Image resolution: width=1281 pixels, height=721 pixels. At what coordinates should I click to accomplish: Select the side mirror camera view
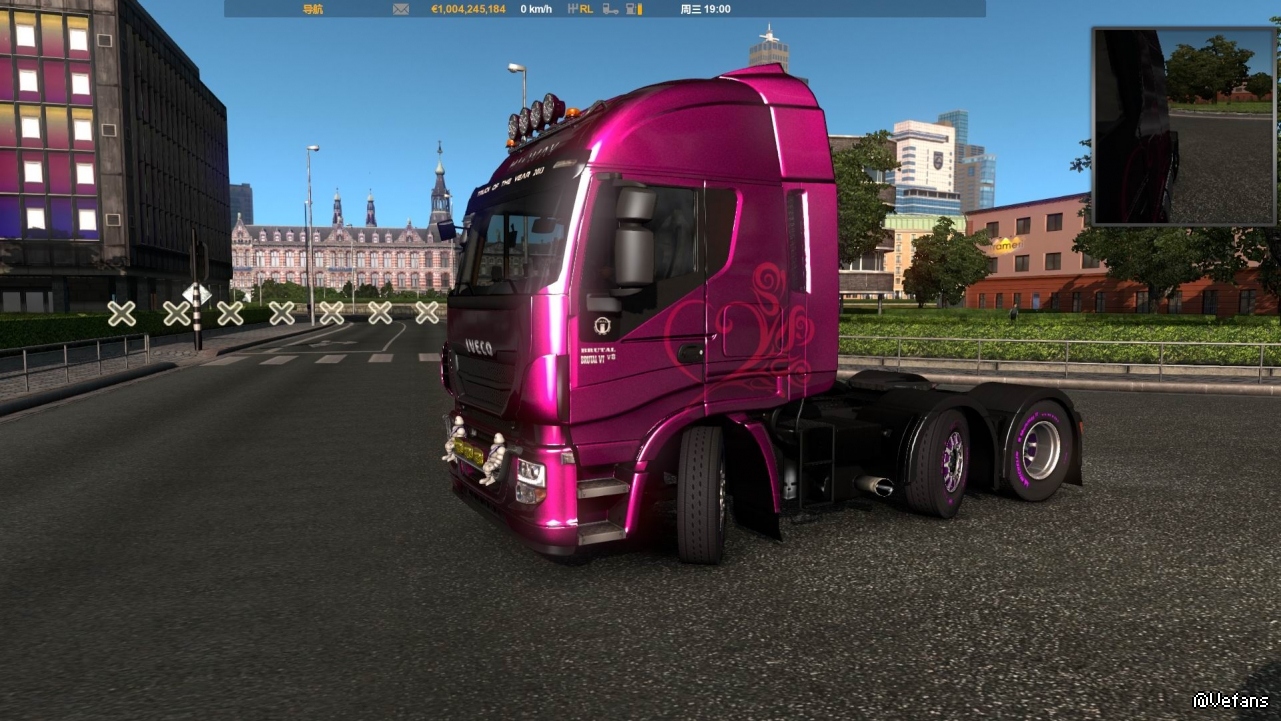[x=1184, y=126]
